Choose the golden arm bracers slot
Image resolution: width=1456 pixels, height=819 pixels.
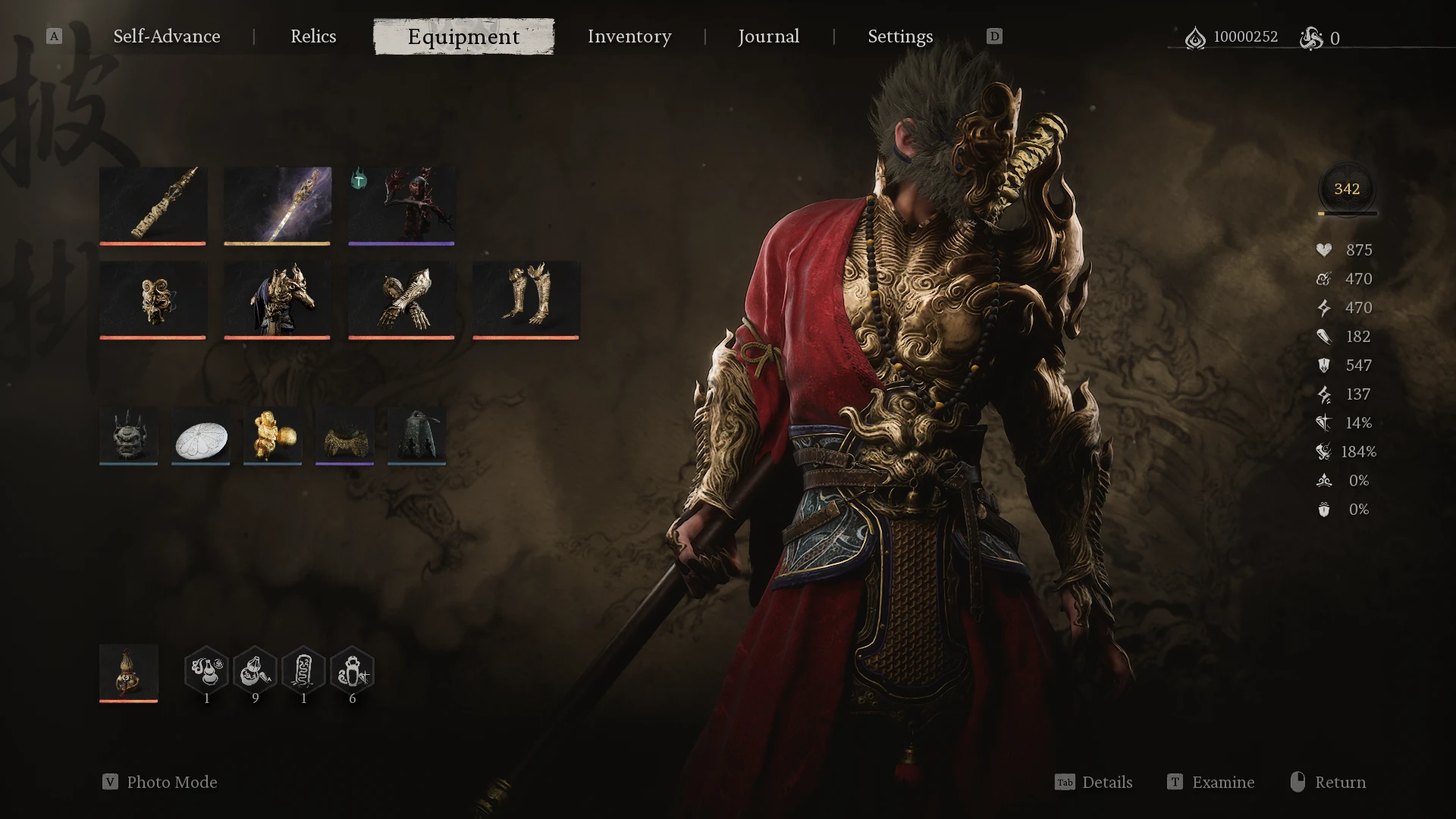401,299
